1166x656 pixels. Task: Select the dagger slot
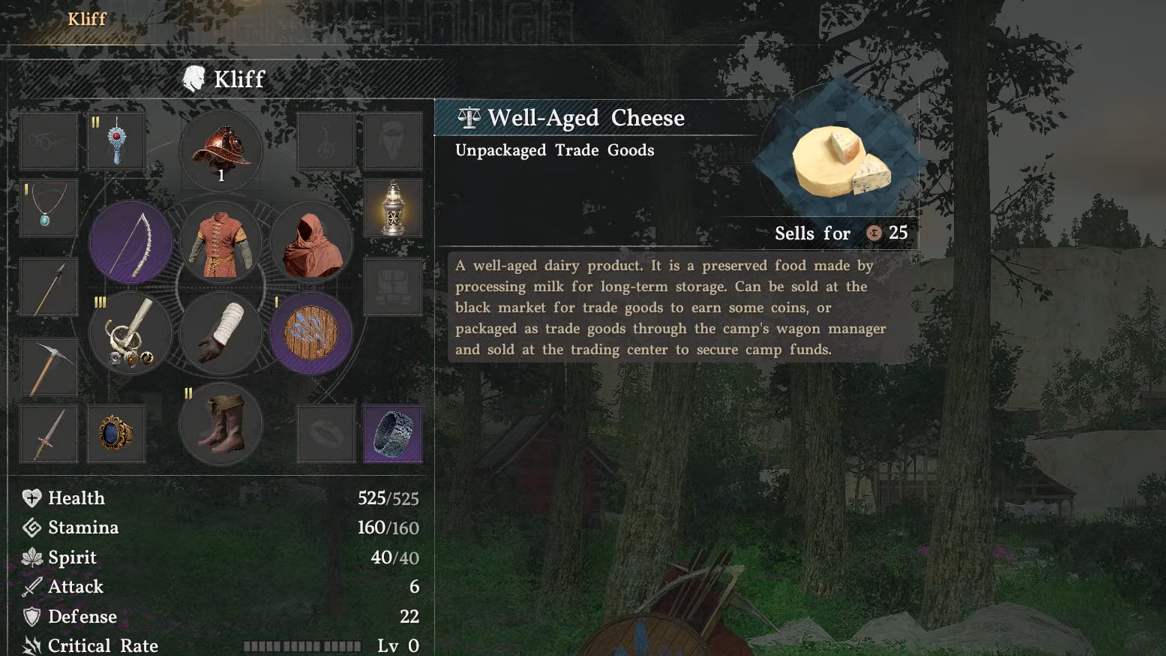tap(49, 434)
